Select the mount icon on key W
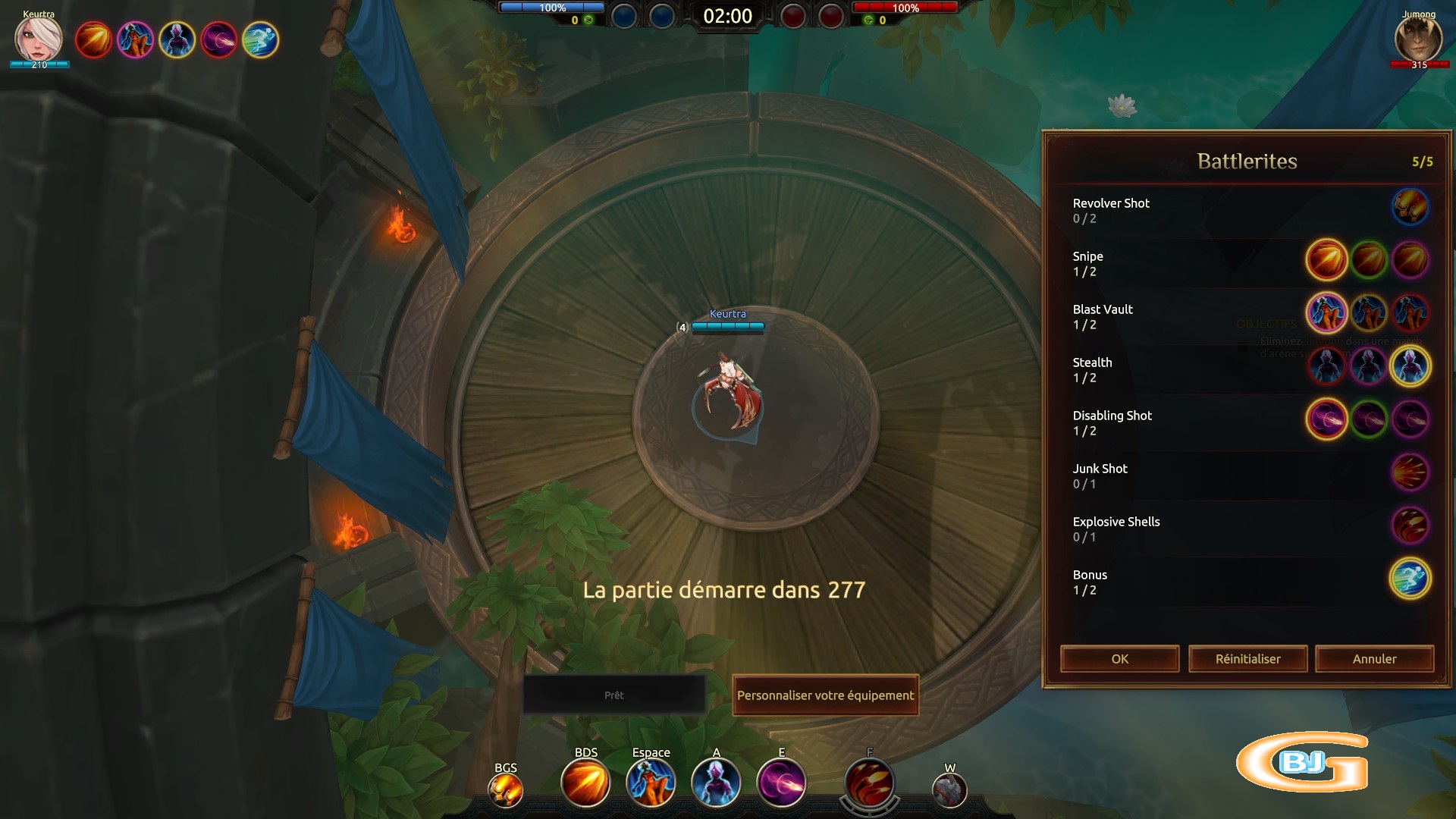Image resolution: width=1456 pixels, height=819 pixels. (949, 792)
